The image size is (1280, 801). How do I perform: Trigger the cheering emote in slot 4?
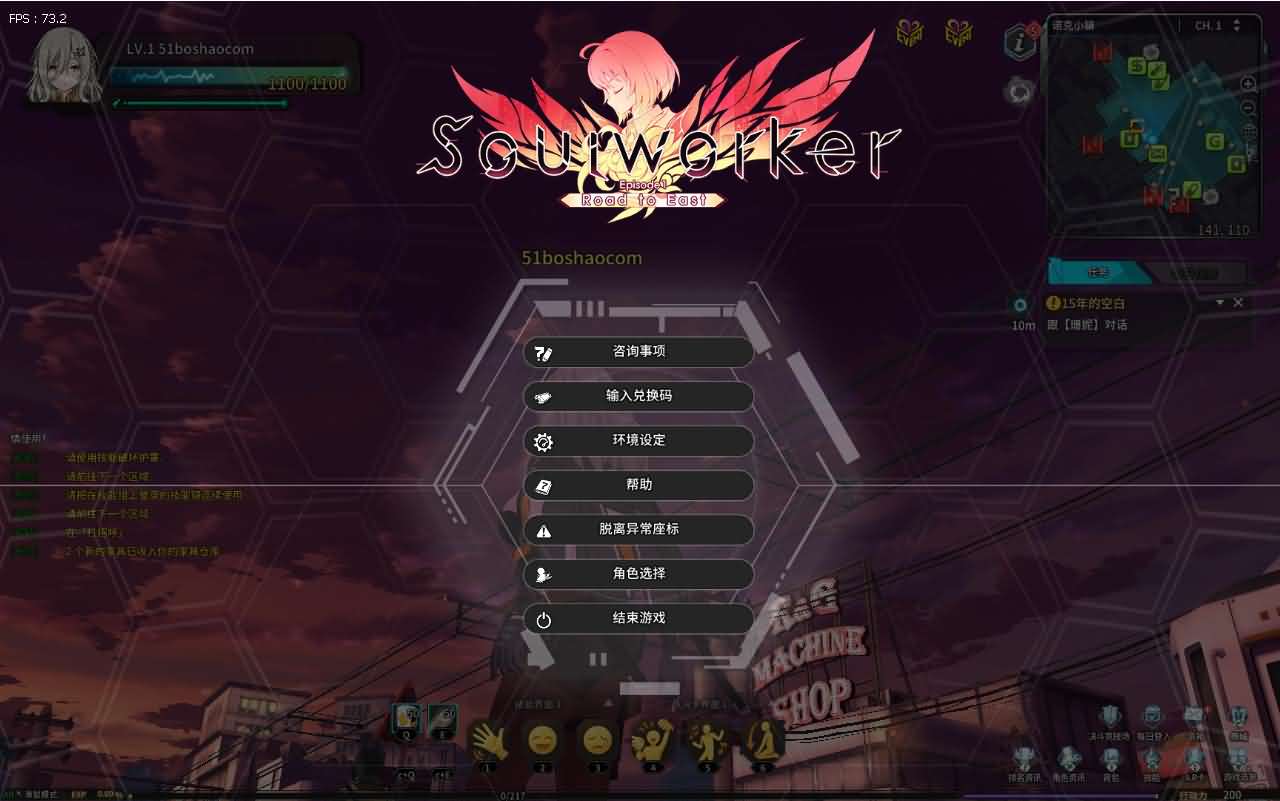(x=651, y=740)
